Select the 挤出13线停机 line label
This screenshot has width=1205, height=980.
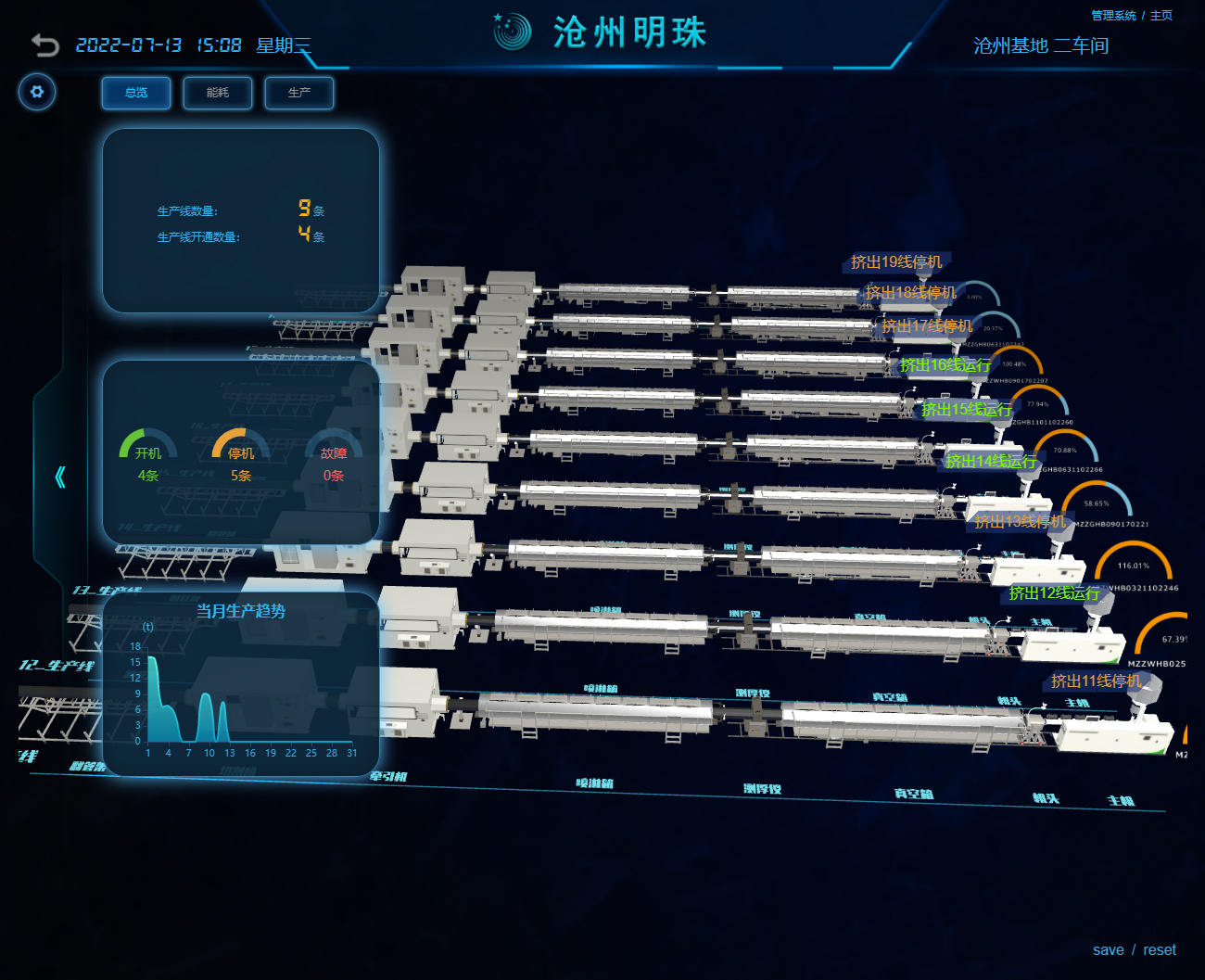point(1020,522)
